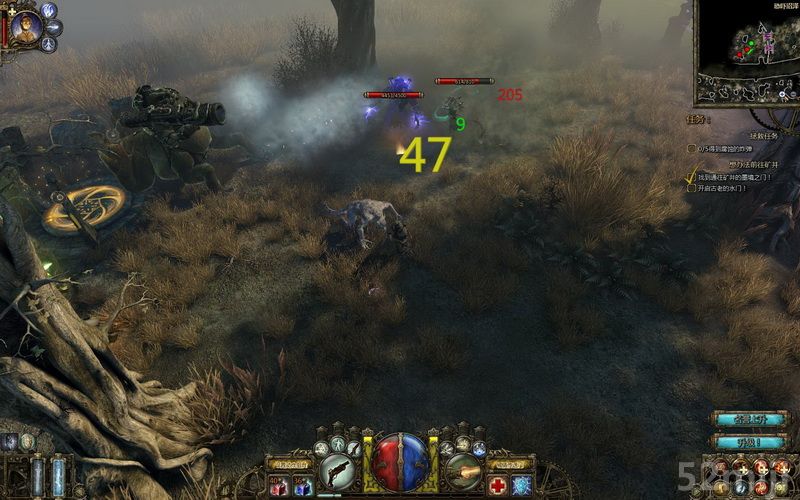Click the companion portrait
The height and width of the screenshot is (500, 800).
(x=27, y=28)
